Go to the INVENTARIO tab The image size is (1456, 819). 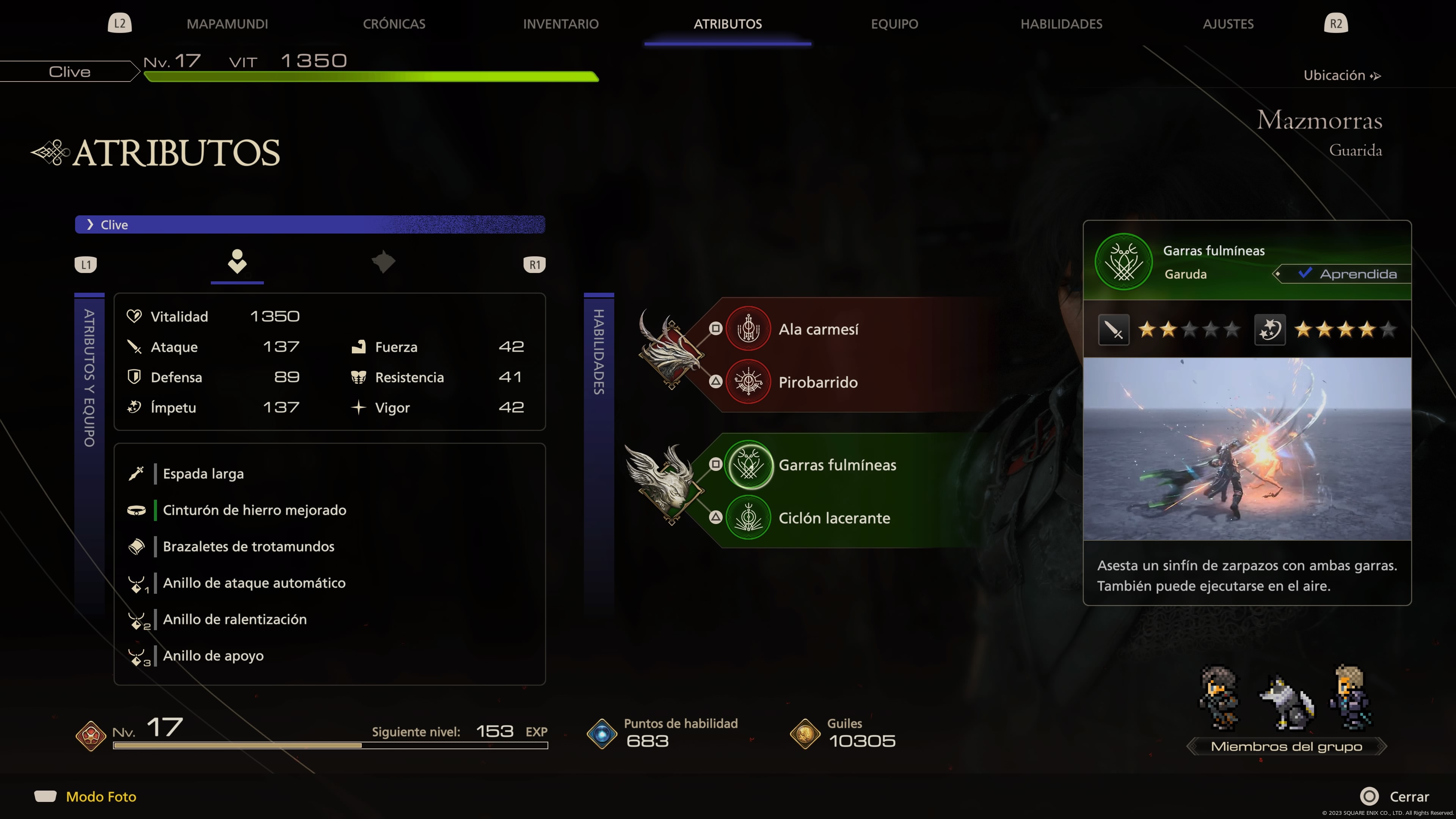(x=560, y=24)
